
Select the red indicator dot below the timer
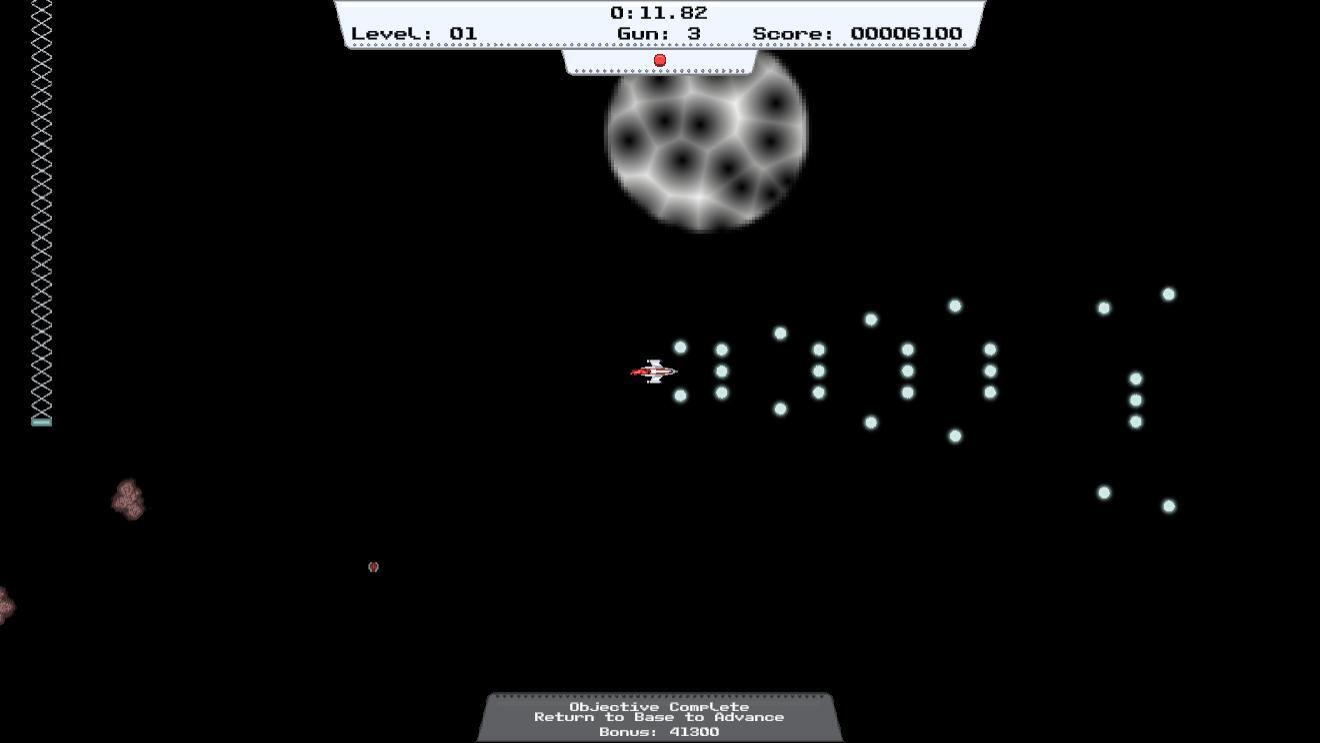click(x=660, y=60)
